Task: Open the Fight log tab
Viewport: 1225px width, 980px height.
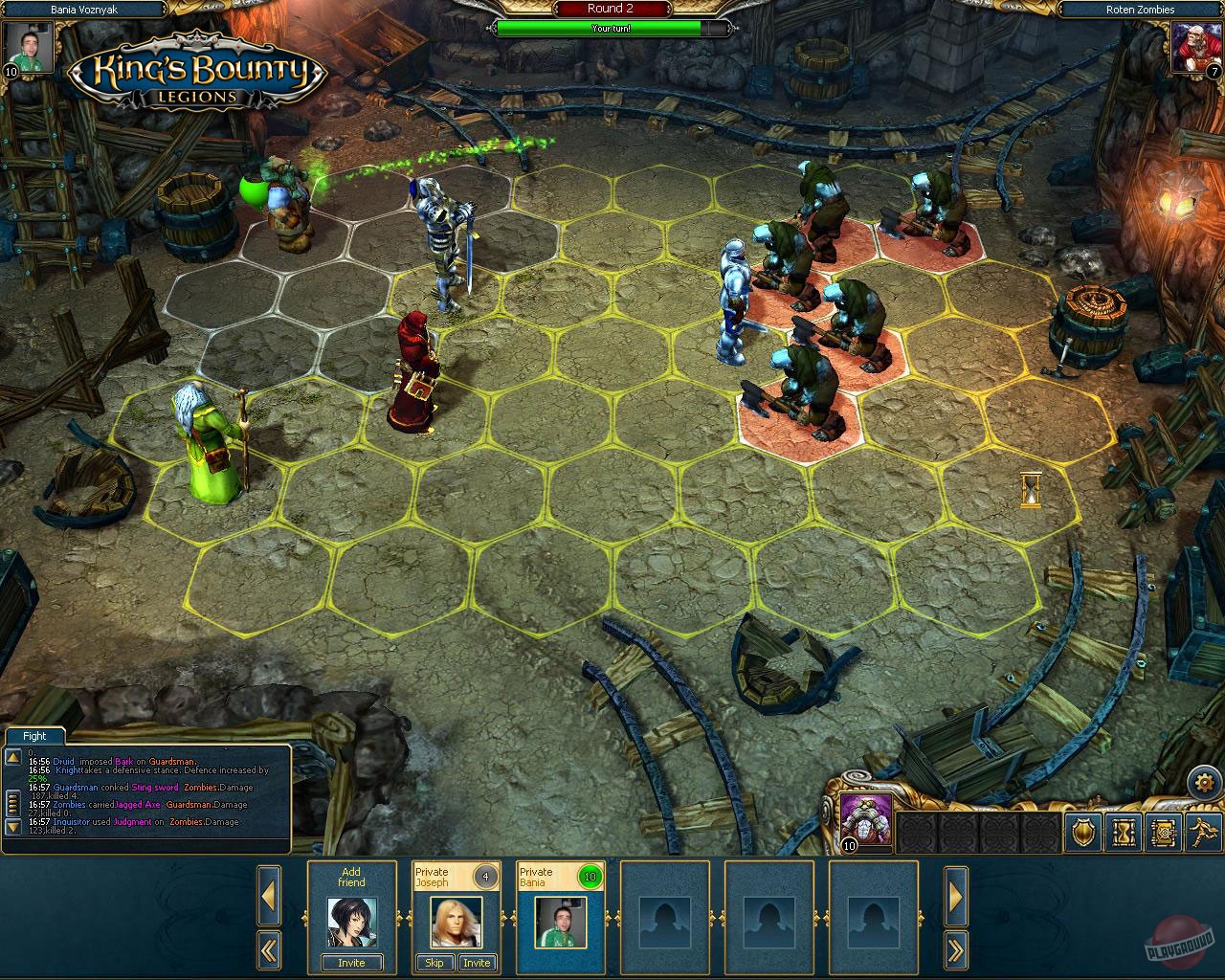Action: click(33, 736)
